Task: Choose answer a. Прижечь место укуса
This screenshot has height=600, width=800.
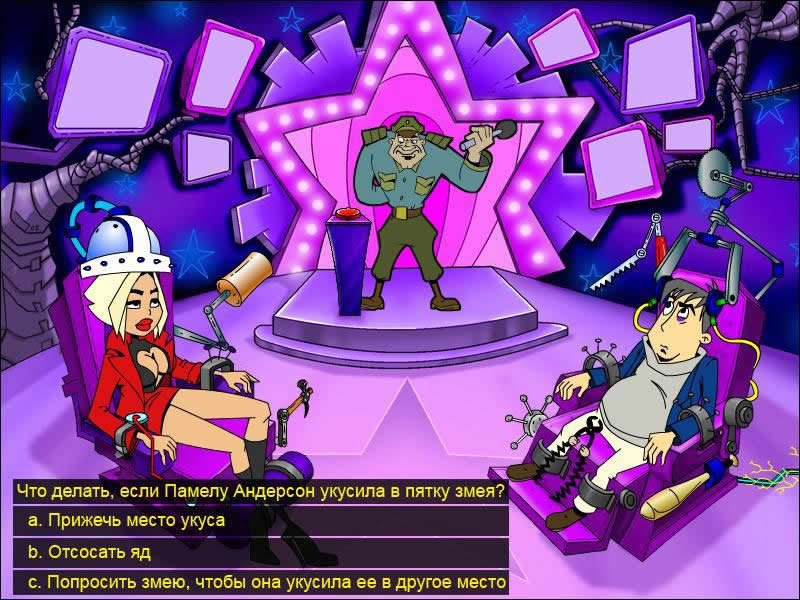Action: point(126,521)
